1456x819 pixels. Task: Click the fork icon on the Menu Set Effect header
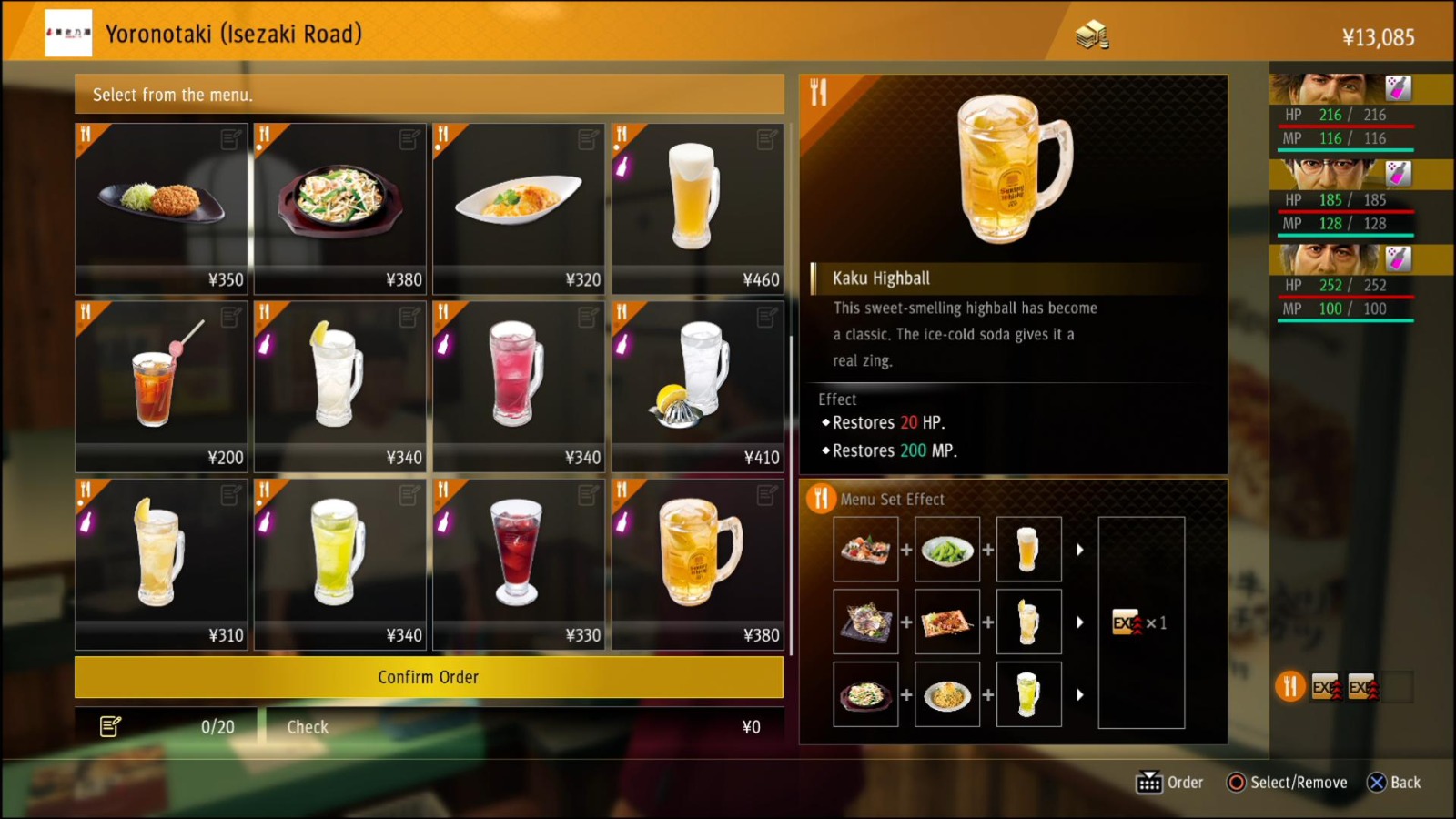pyautogui.click(x=822, y=499)
